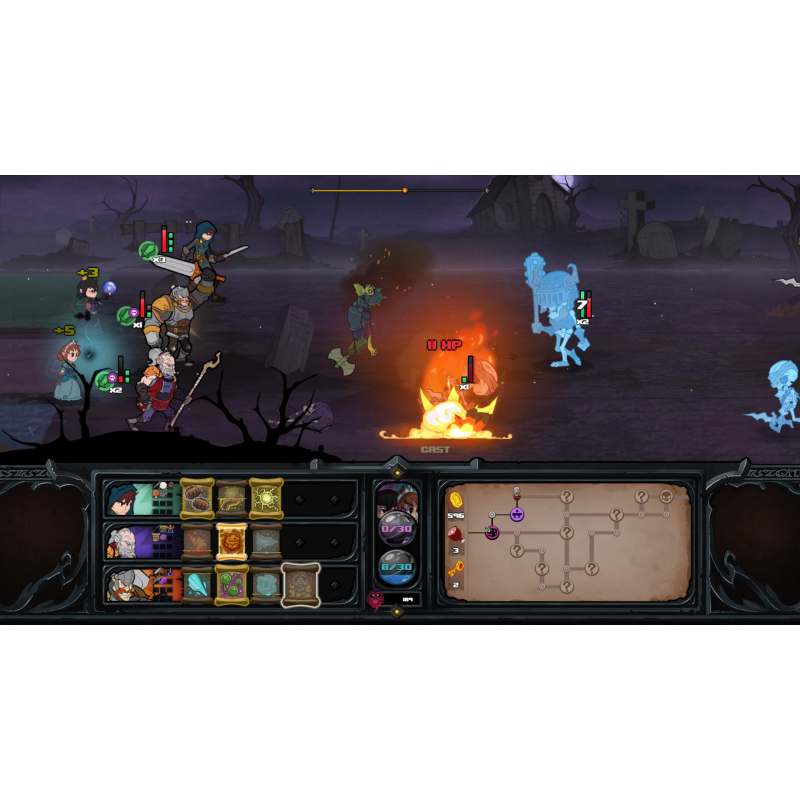The image size is (800, 800).
Task: Use the highlighted orange golem scroll
Action: [232, 542]
